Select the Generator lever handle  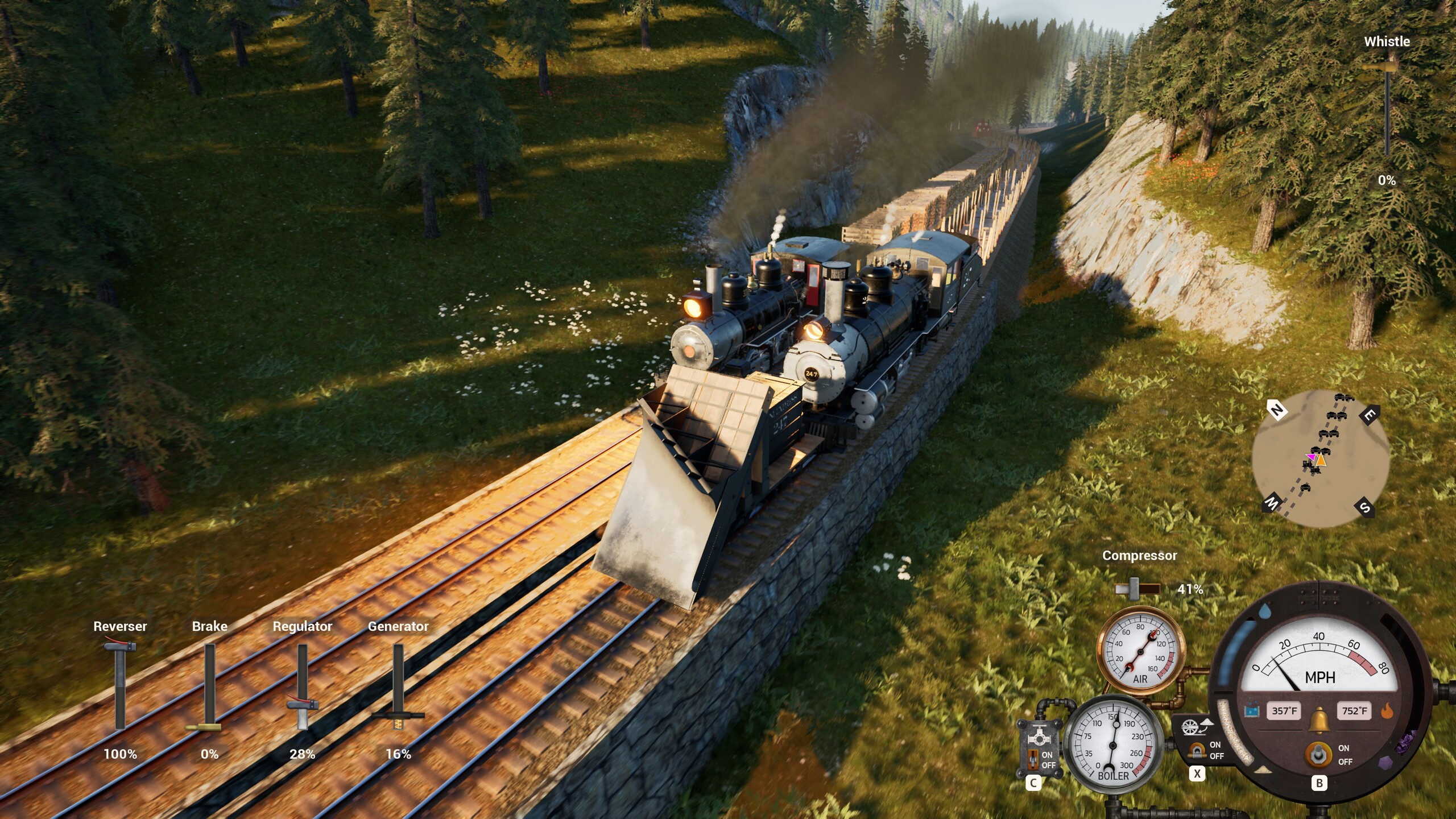tap(398, 715)
